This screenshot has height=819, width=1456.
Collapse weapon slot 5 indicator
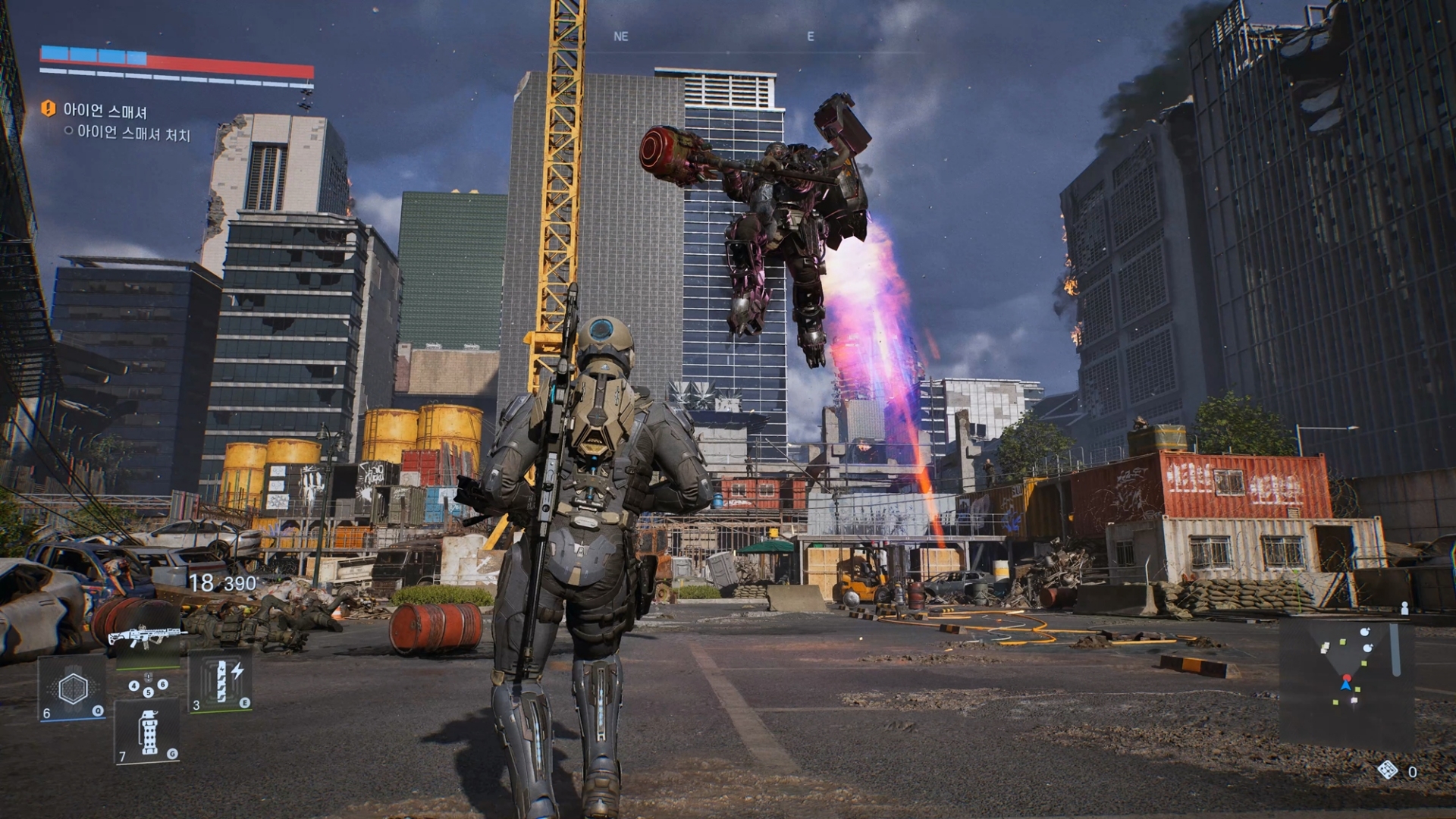point(149,692)
